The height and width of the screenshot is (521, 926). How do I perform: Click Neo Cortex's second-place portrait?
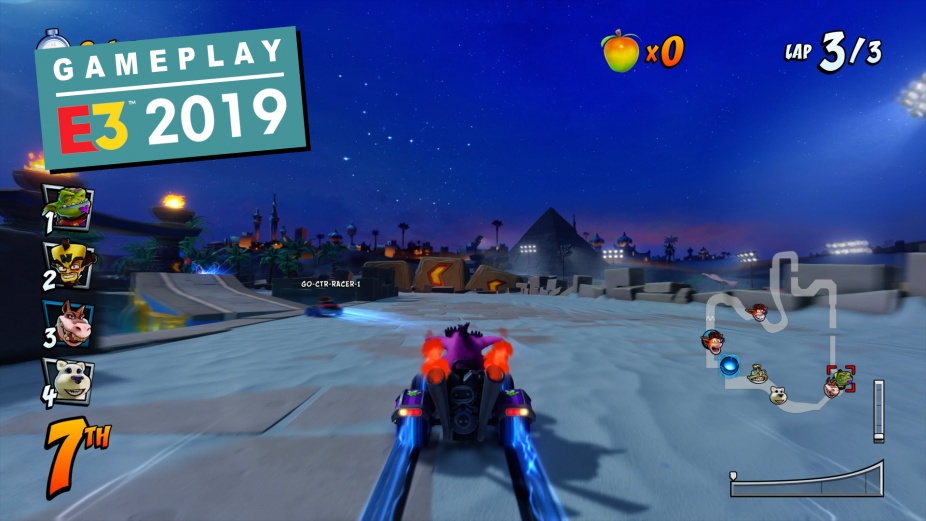pyautogui.click(x=72, y=264)
